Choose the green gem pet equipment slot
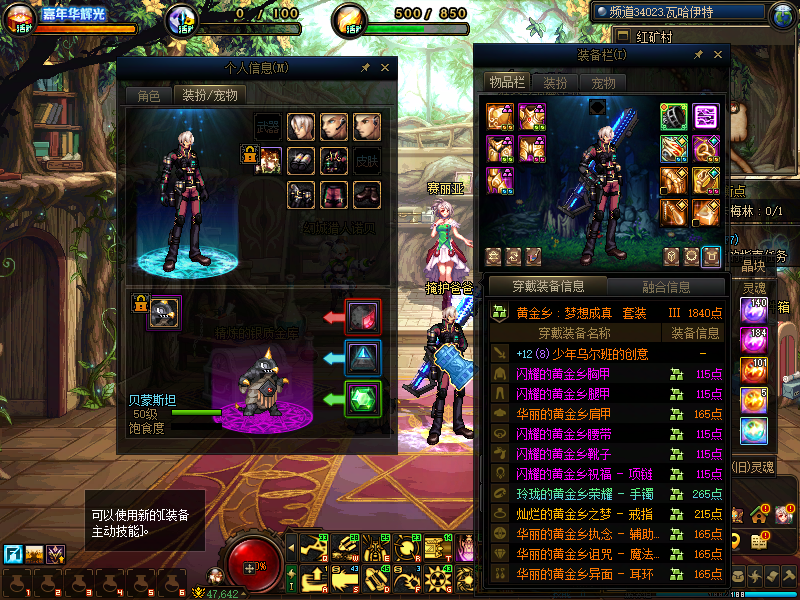Screen dimensions: 800x600 click(x=362, y=399)
